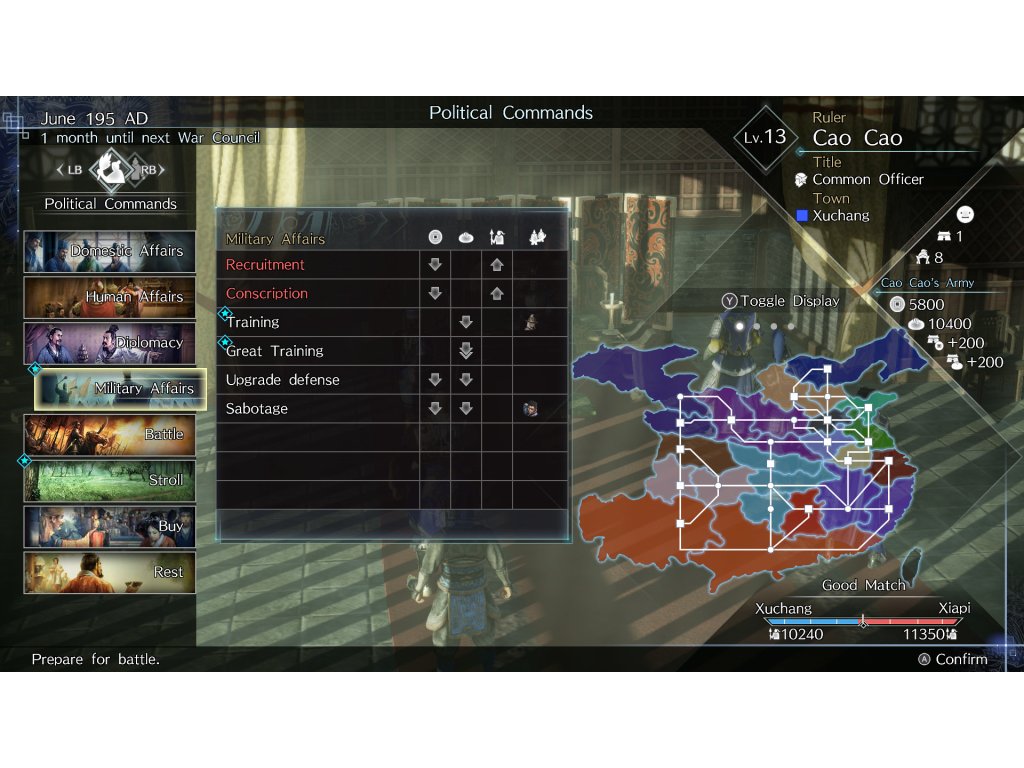Select the Human Affairs category
This screenshot has width=1024, height=768.
[110, 297]
